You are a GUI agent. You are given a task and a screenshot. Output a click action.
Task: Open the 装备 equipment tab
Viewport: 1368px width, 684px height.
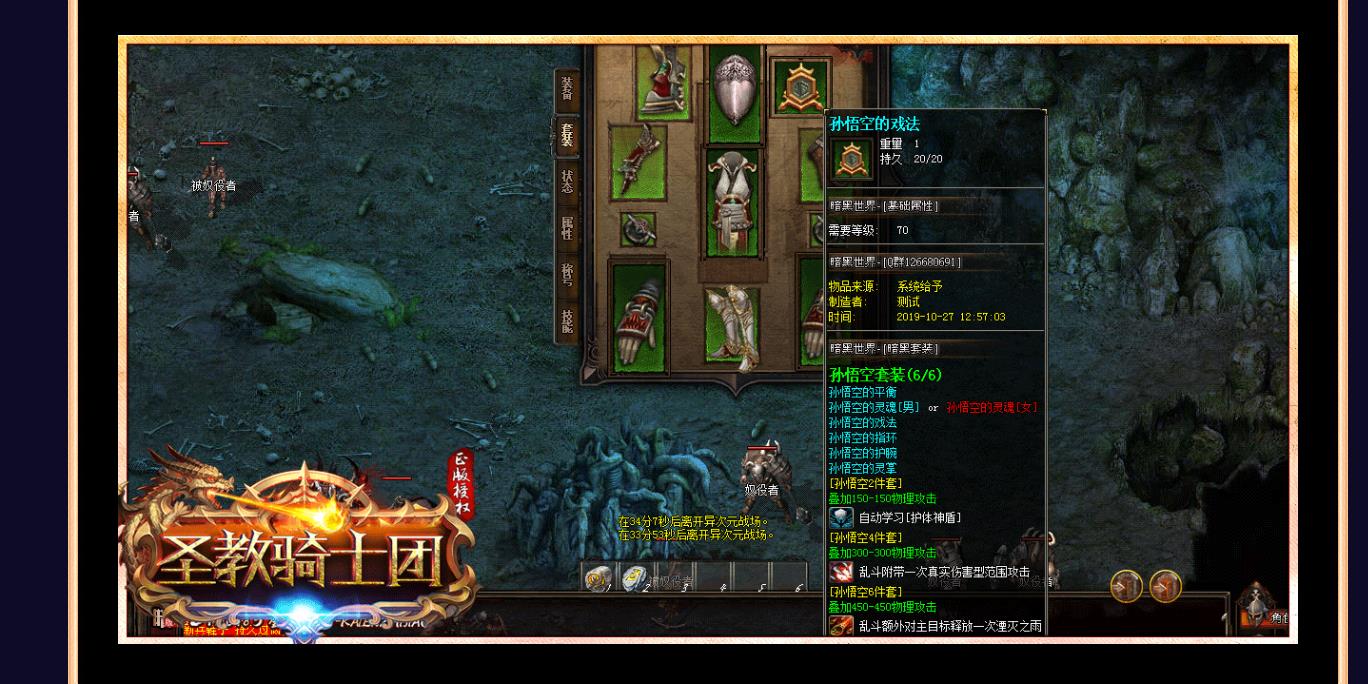567,86
